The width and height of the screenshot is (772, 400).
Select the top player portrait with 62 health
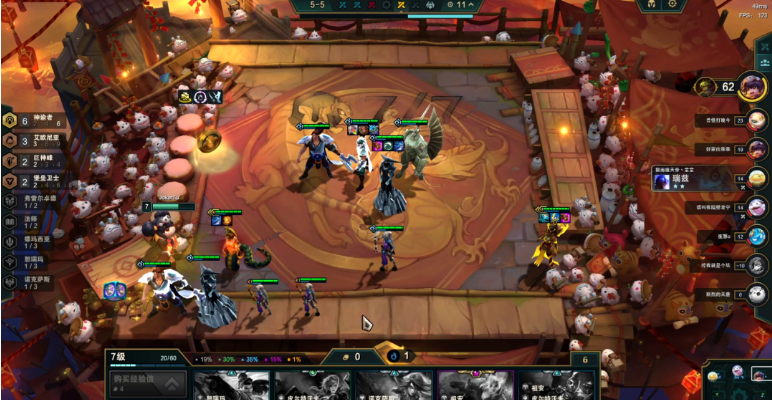pos(752,86)
